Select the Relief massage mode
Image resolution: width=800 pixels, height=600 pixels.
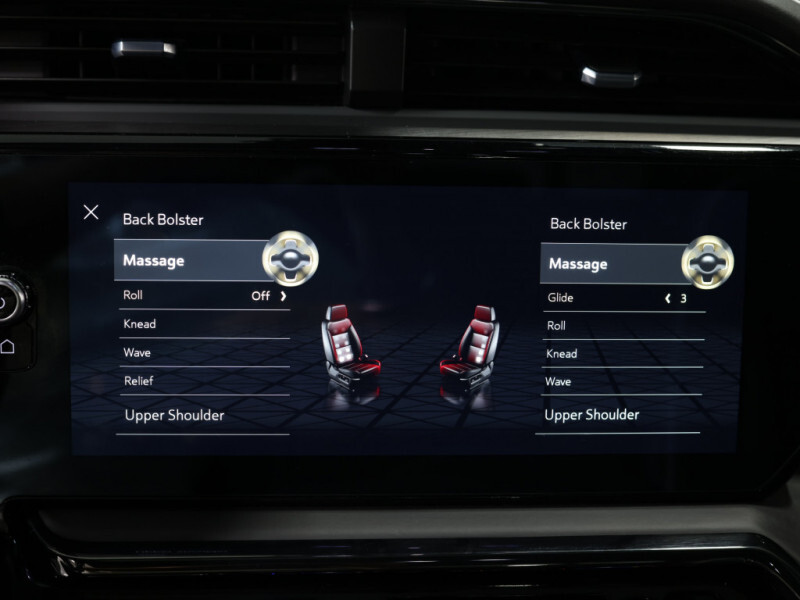[138, 381]
